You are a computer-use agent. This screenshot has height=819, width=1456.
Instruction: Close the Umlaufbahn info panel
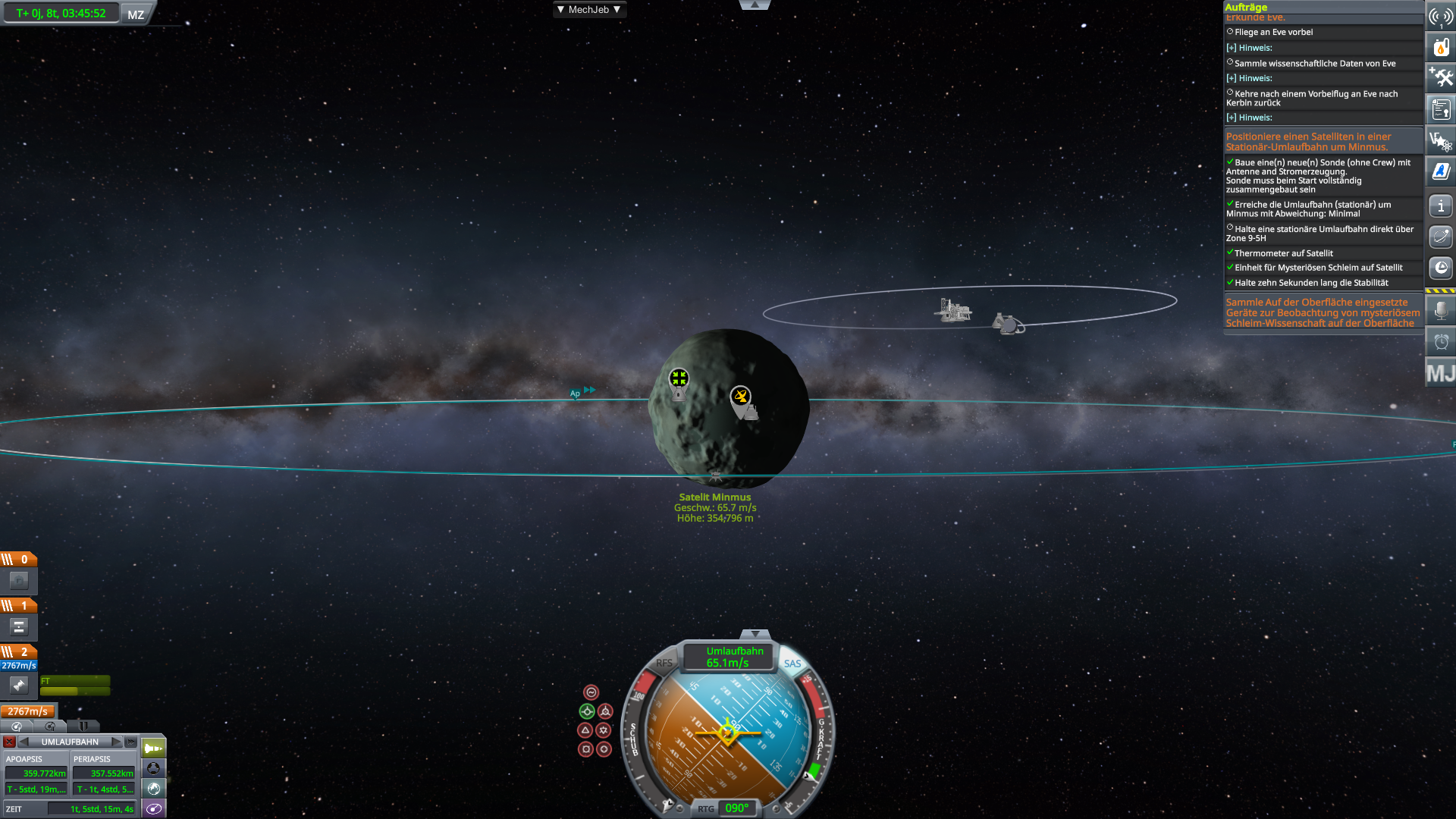click(x=9, y=742)
